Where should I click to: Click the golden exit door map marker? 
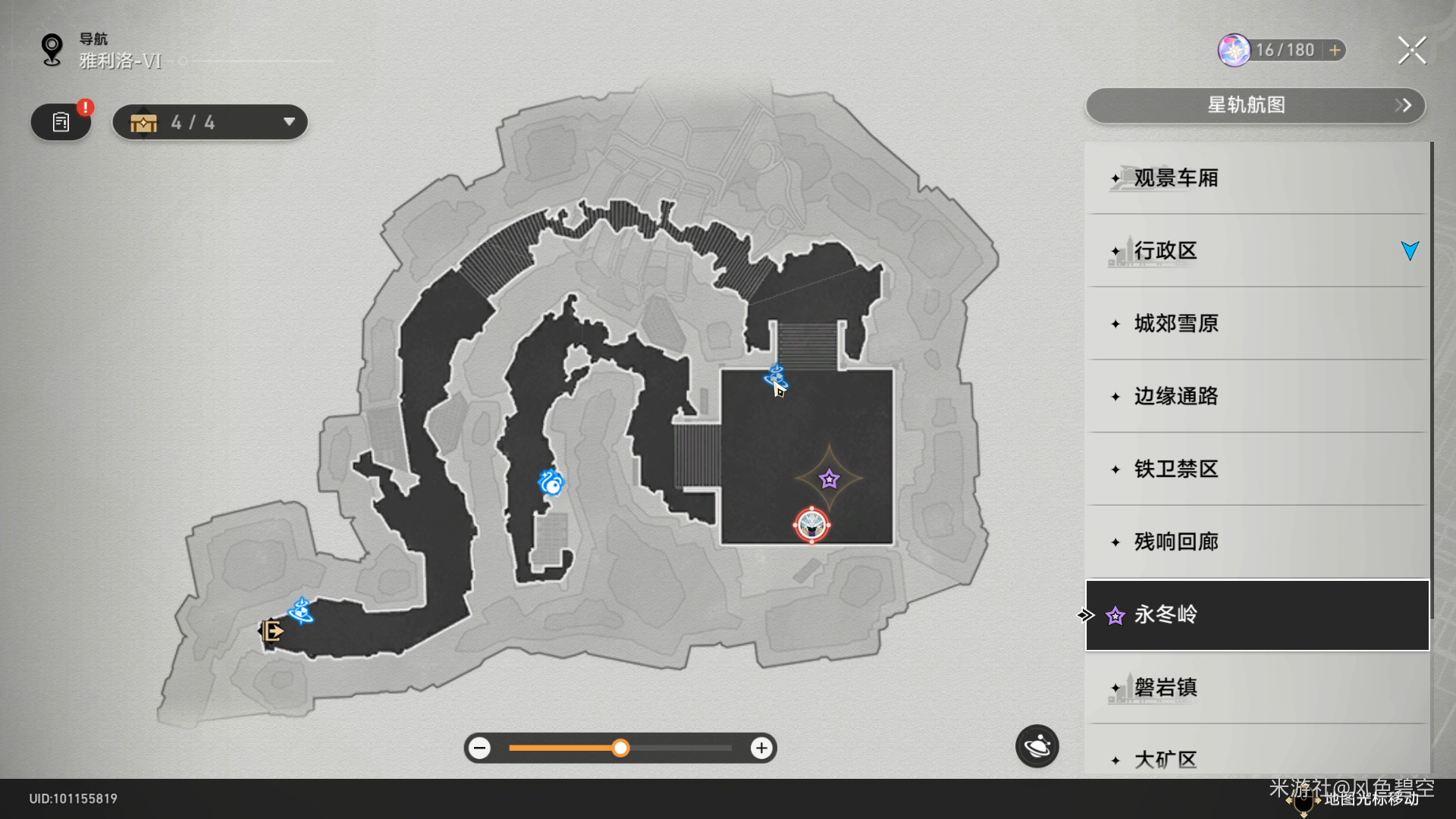[271, 630]
